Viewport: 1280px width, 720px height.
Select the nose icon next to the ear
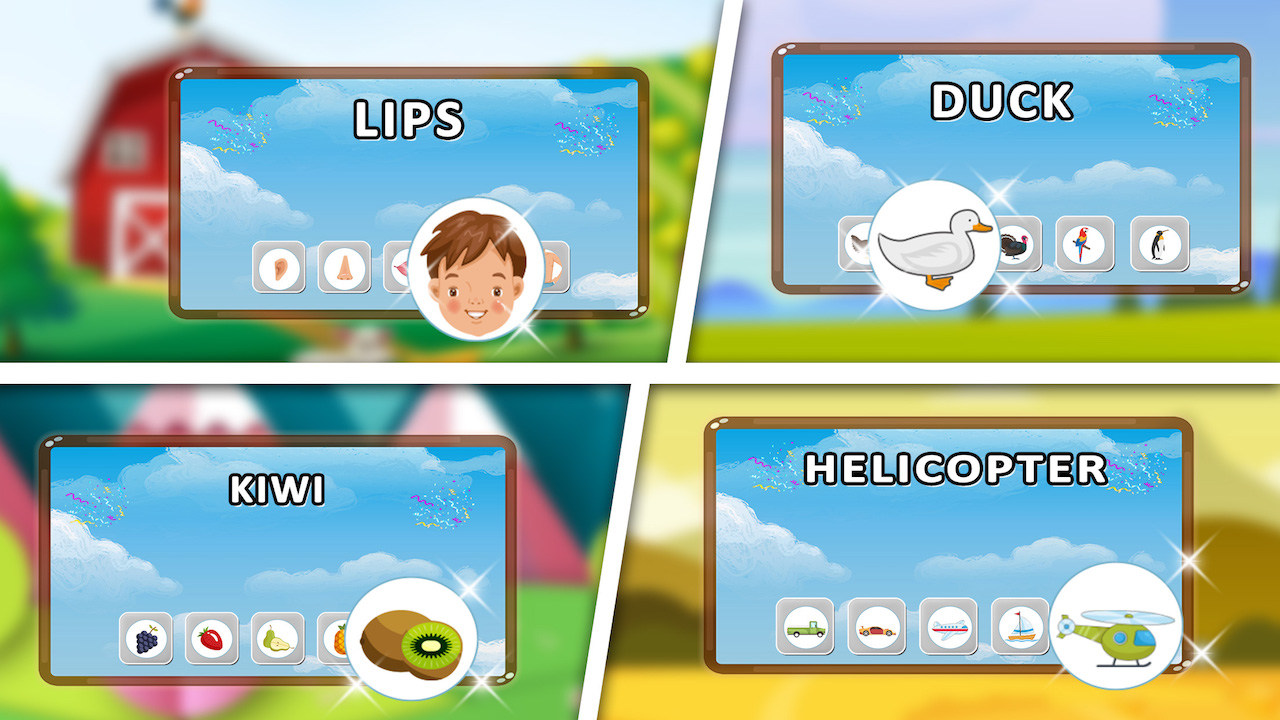coord(344,267)
